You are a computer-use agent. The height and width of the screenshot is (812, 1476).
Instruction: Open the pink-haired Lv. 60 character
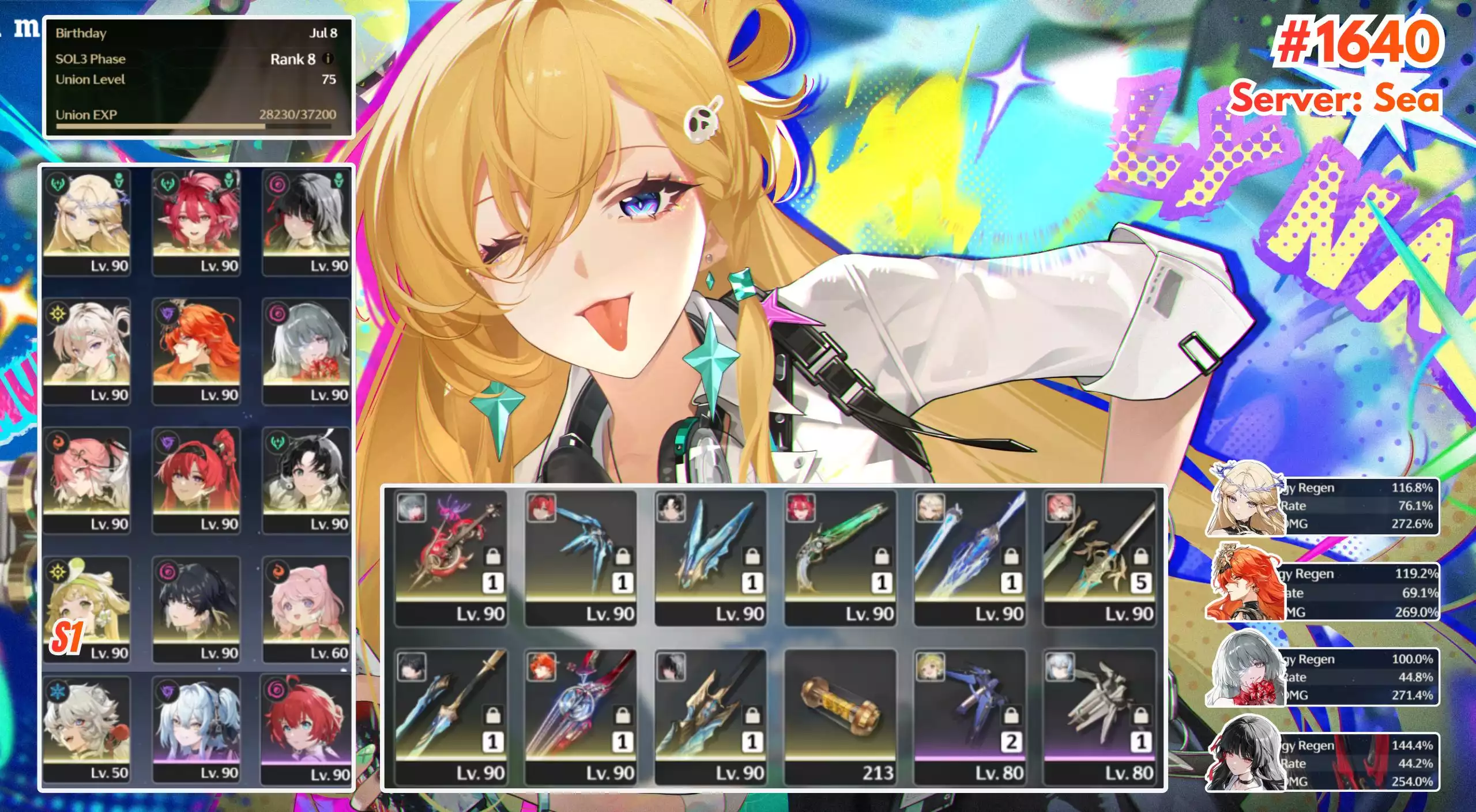(x=306, y=609)
